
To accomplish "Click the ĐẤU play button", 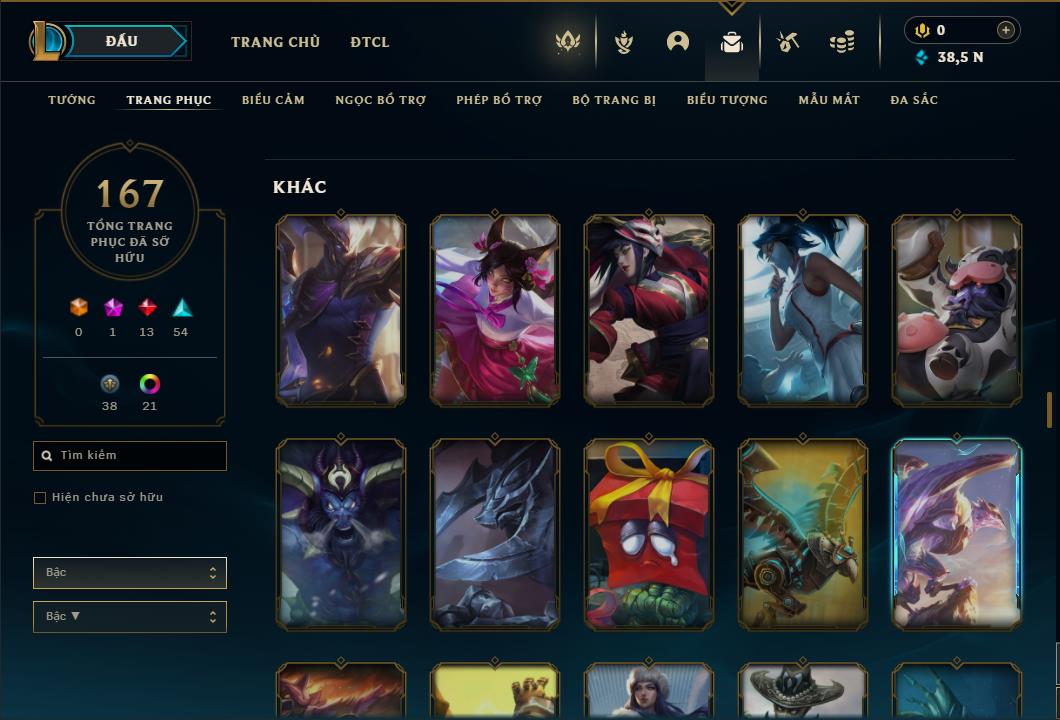I will pyautogui.click(x=122, y=41).
